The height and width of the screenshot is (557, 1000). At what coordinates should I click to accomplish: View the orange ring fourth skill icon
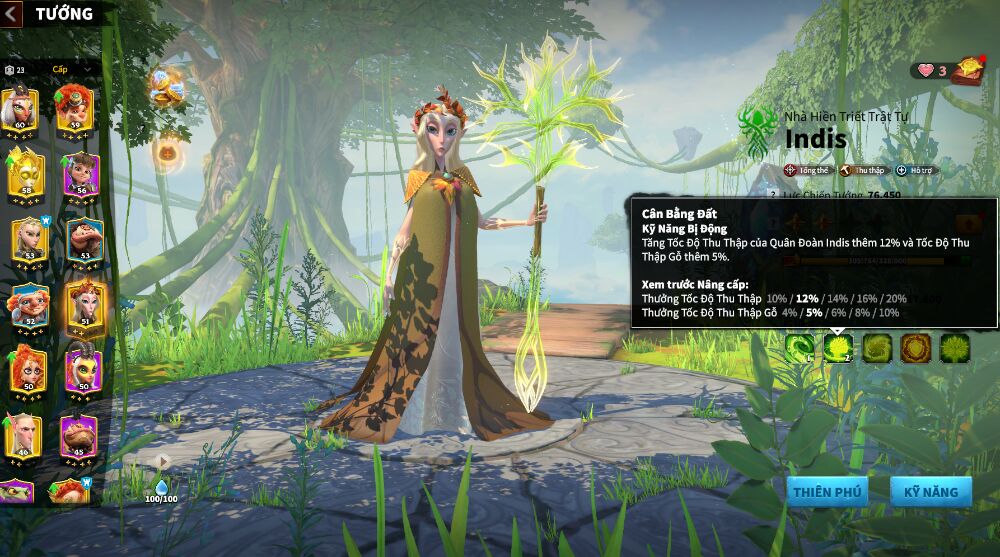916,347
